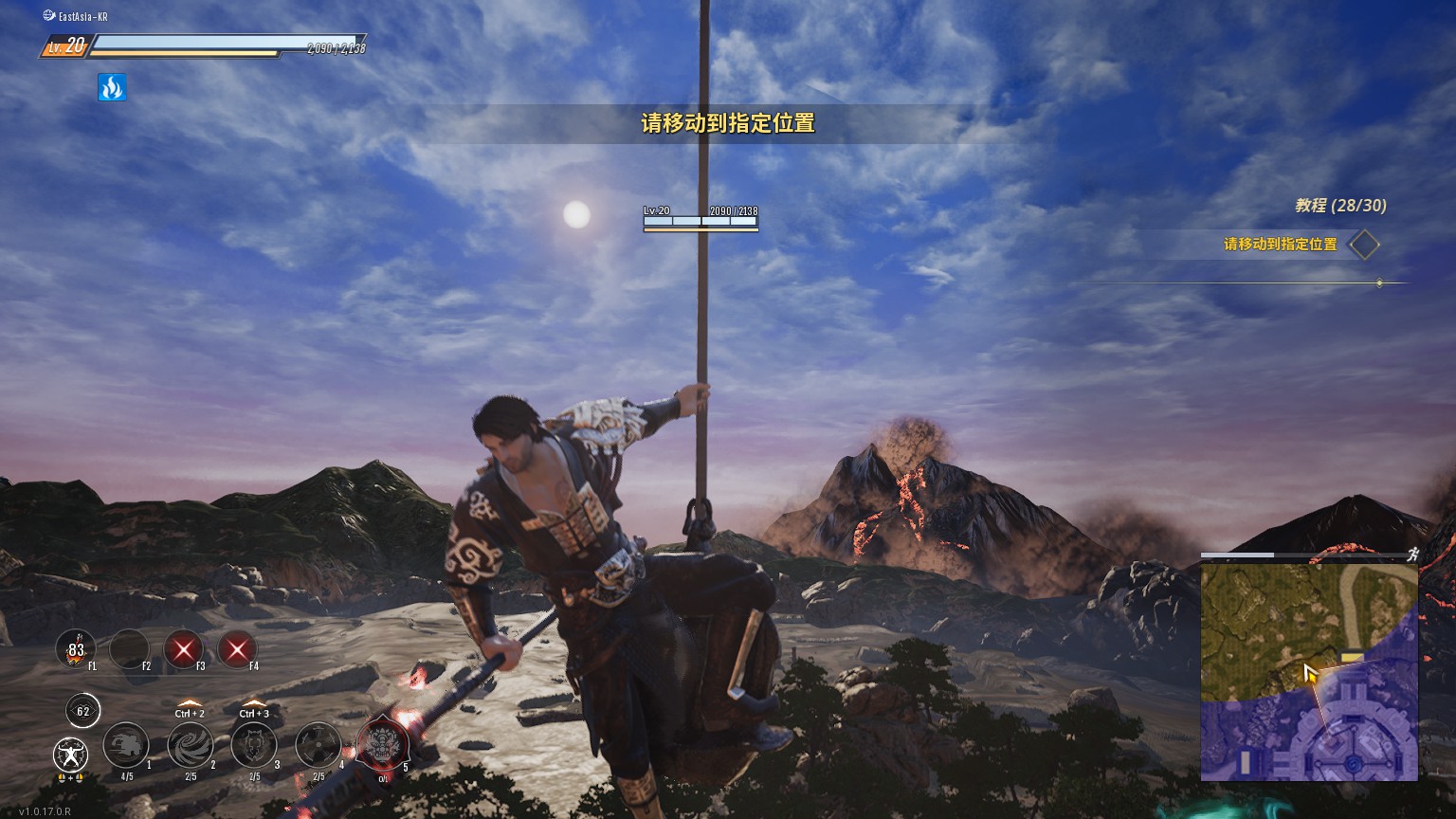Trigger the wolf head skill
1456x819 pixels.
pos(254,745)
